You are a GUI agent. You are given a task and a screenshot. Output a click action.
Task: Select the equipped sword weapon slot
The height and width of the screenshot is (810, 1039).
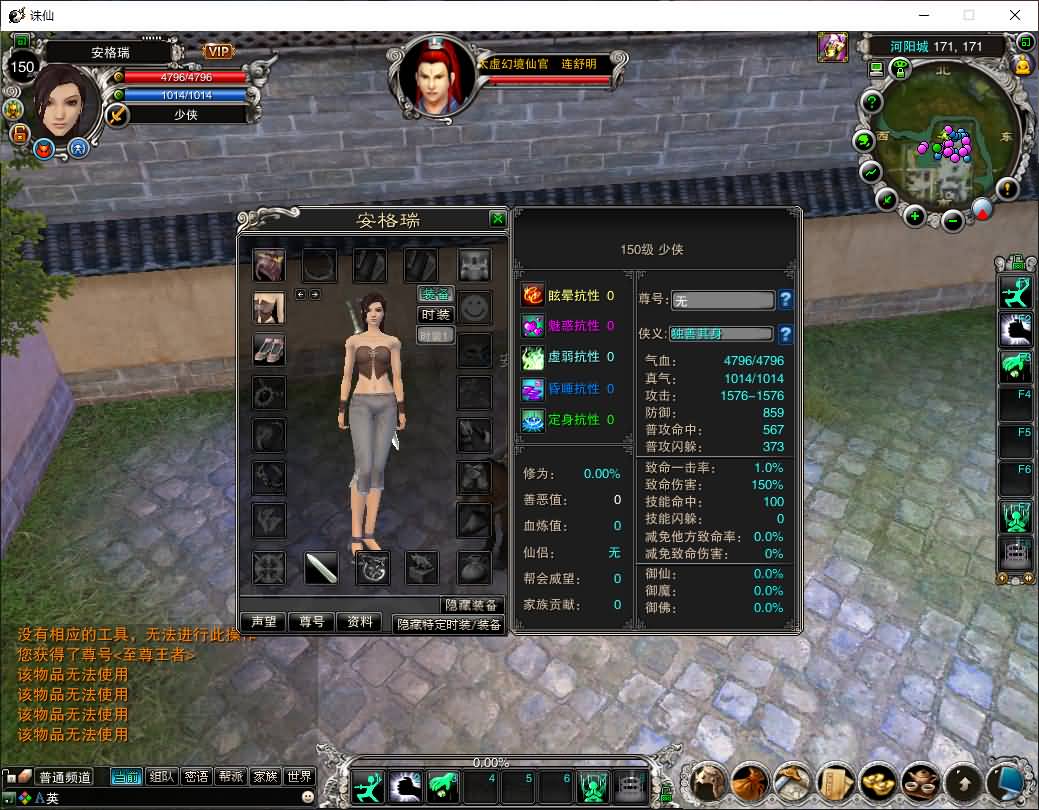tap(321, 568)
